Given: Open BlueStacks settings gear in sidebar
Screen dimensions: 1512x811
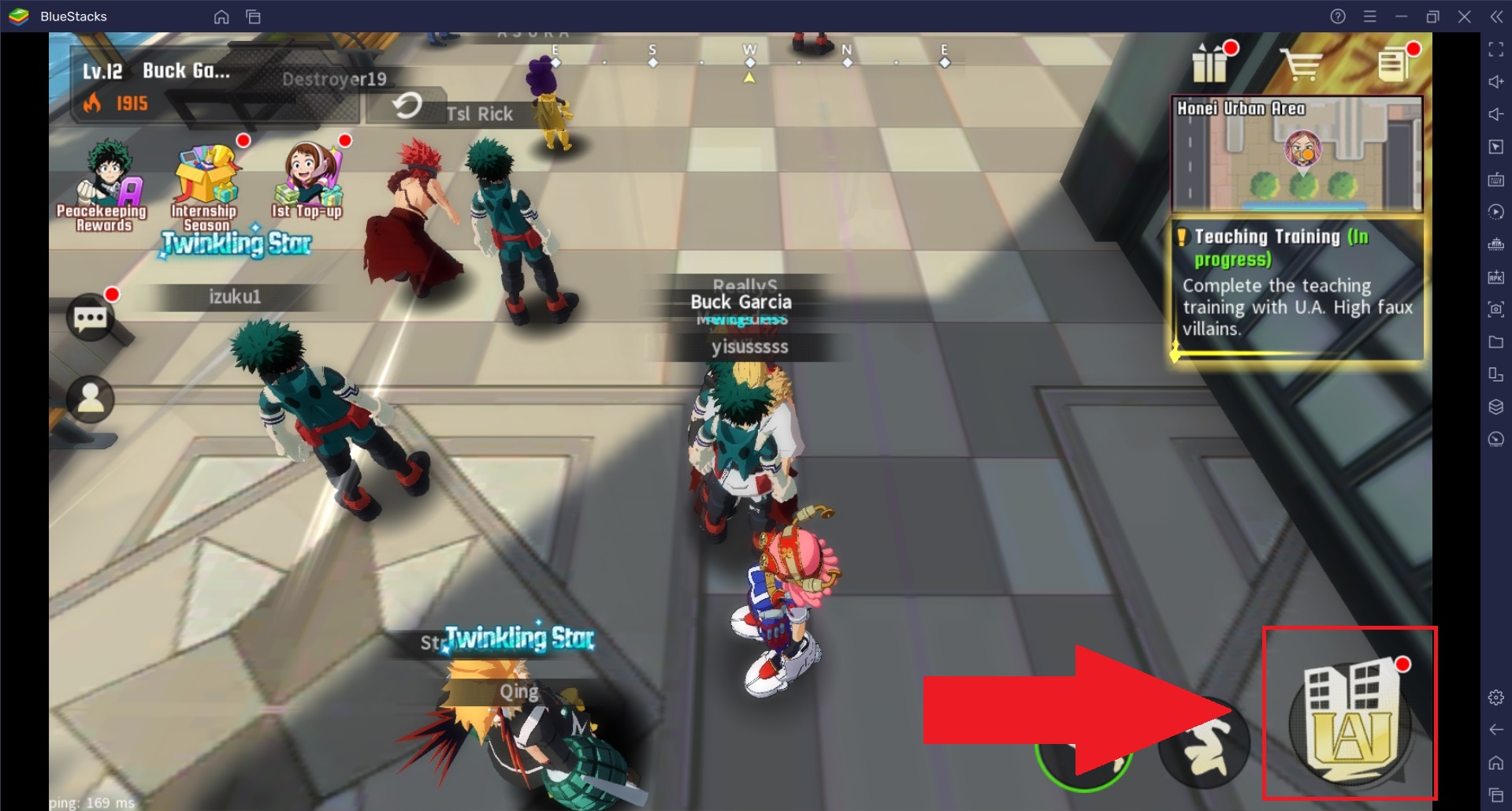Looking at the screenshot, I should pyautogui.click(x=1495, y=697).
